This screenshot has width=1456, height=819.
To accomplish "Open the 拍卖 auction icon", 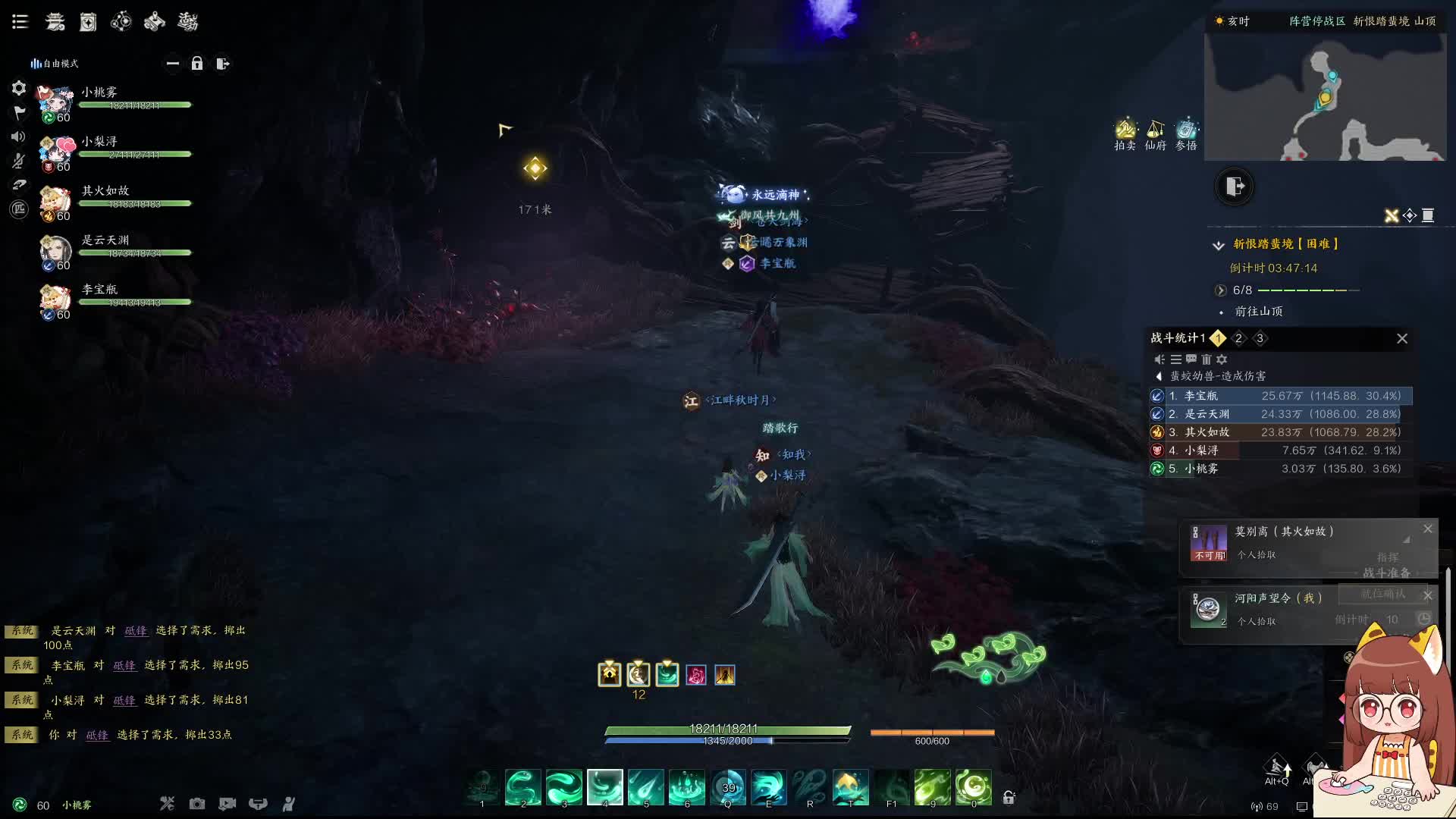I will 1125,134.
